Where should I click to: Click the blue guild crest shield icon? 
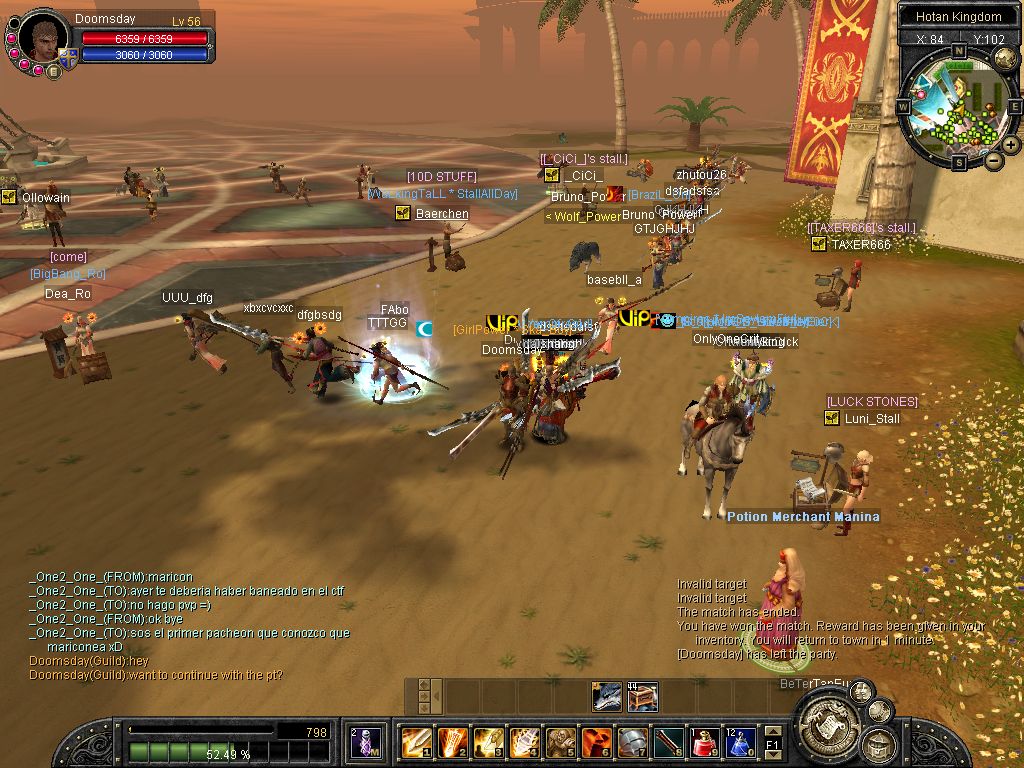tap(68, 58)
